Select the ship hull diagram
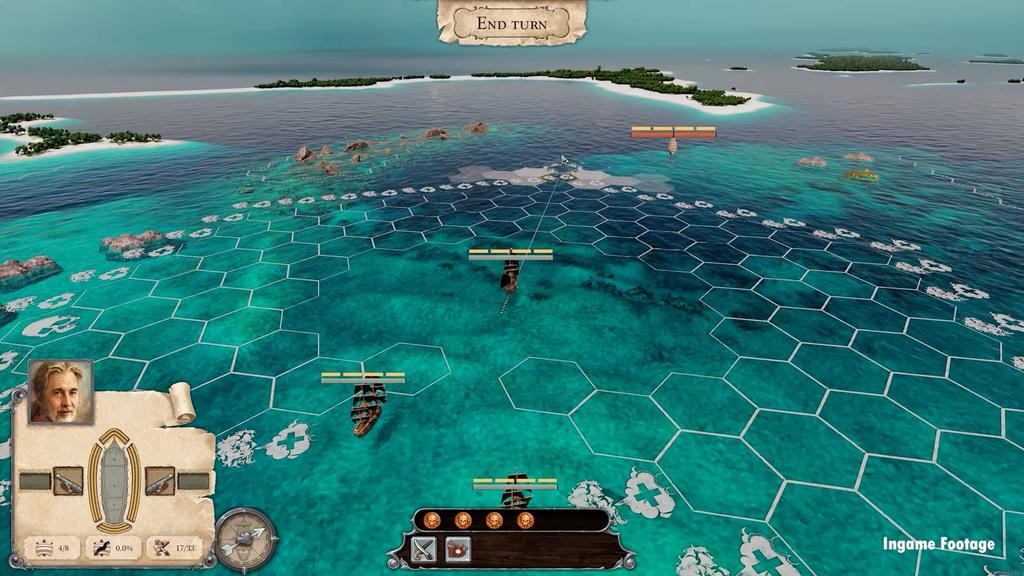Screen dimensions: 1024x576 [113, 480]
